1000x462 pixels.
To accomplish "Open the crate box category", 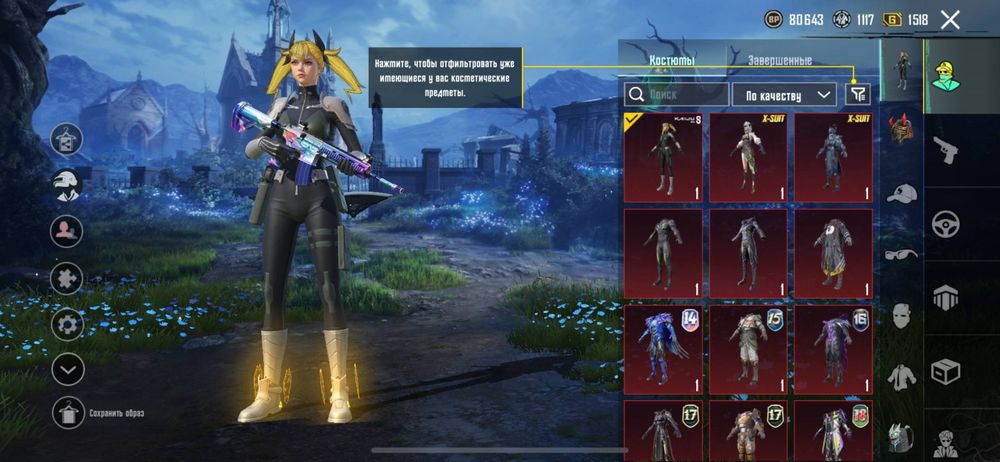I will (x=945, y=371).
